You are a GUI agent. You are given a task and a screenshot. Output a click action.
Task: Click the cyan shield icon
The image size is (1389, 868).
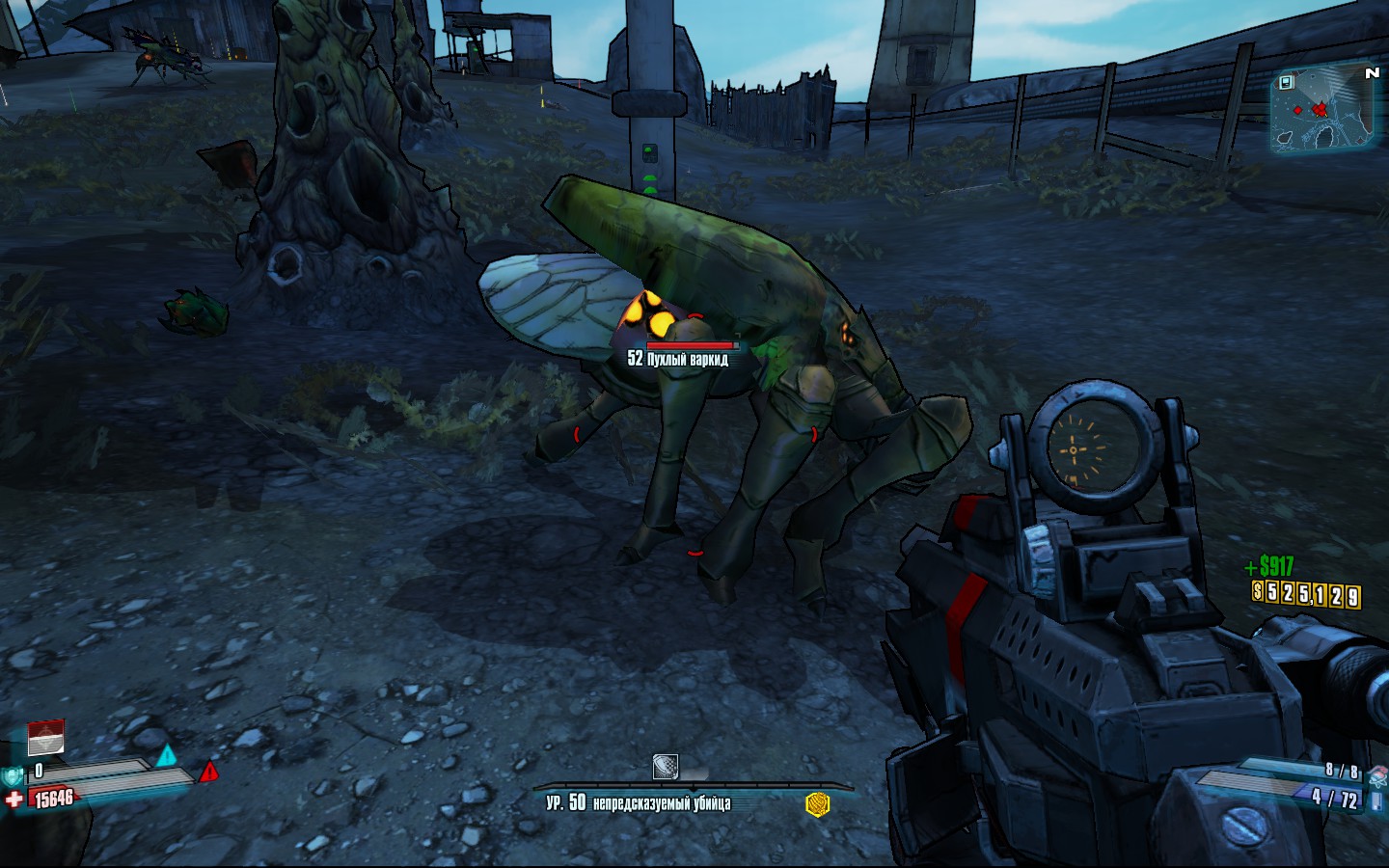[x=14, y=775]
